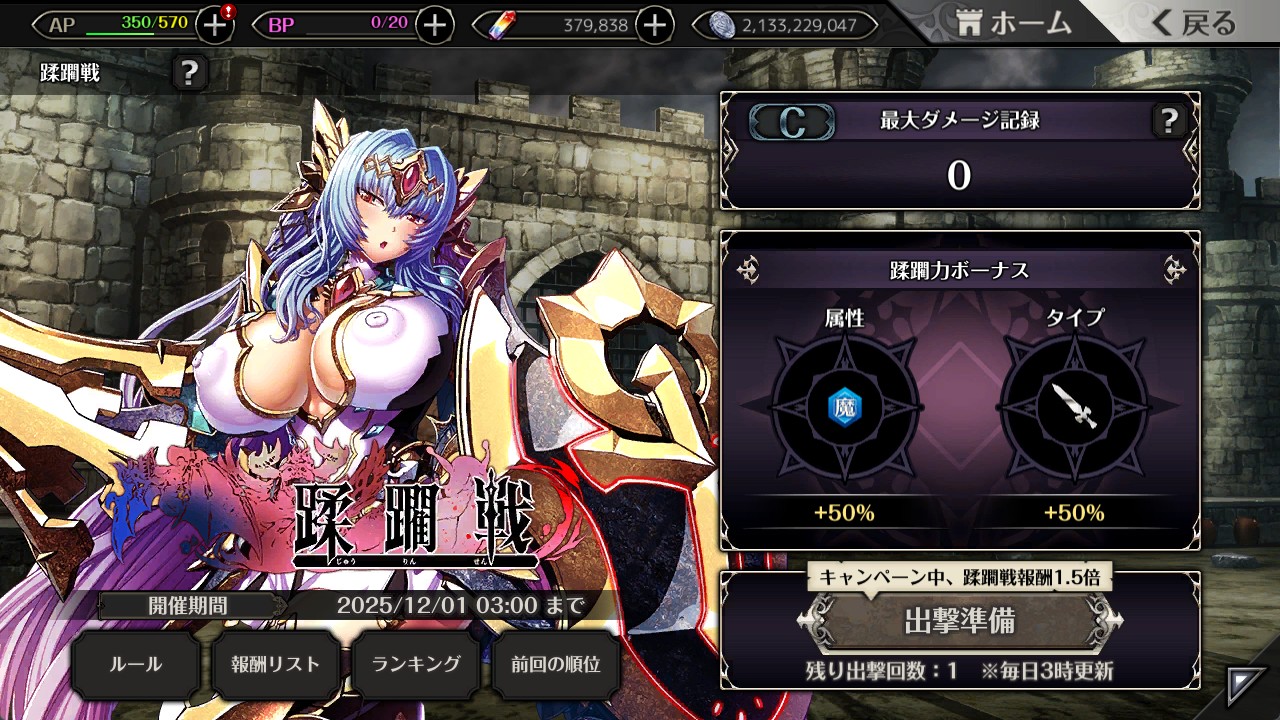Click the 戻る back button

pos(1195,24)
